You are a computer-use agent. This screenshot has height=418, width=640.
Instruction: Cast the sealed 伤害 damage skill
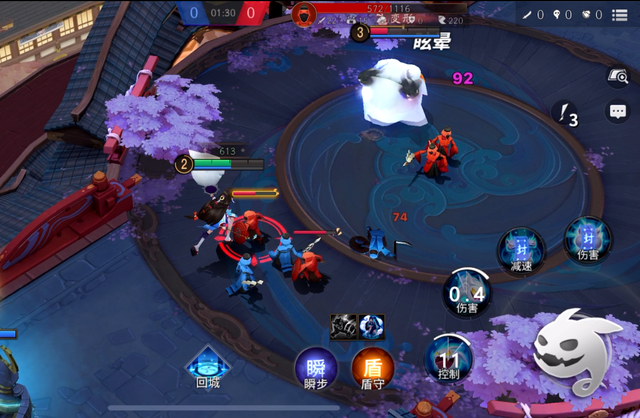[586, 240]
